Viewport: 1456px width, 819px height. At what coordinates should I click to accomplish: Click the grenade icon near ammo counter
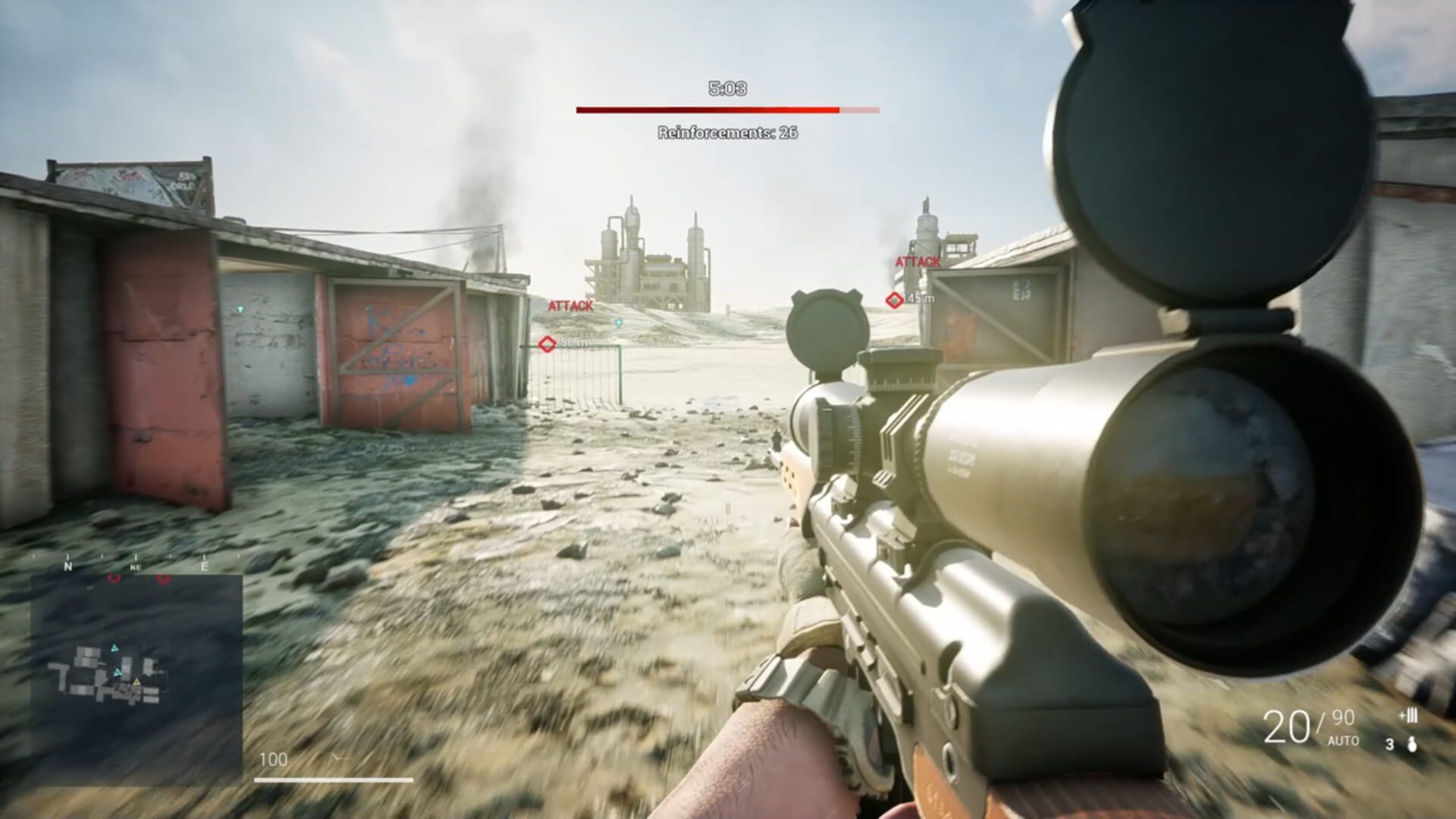pos(1412,745)
